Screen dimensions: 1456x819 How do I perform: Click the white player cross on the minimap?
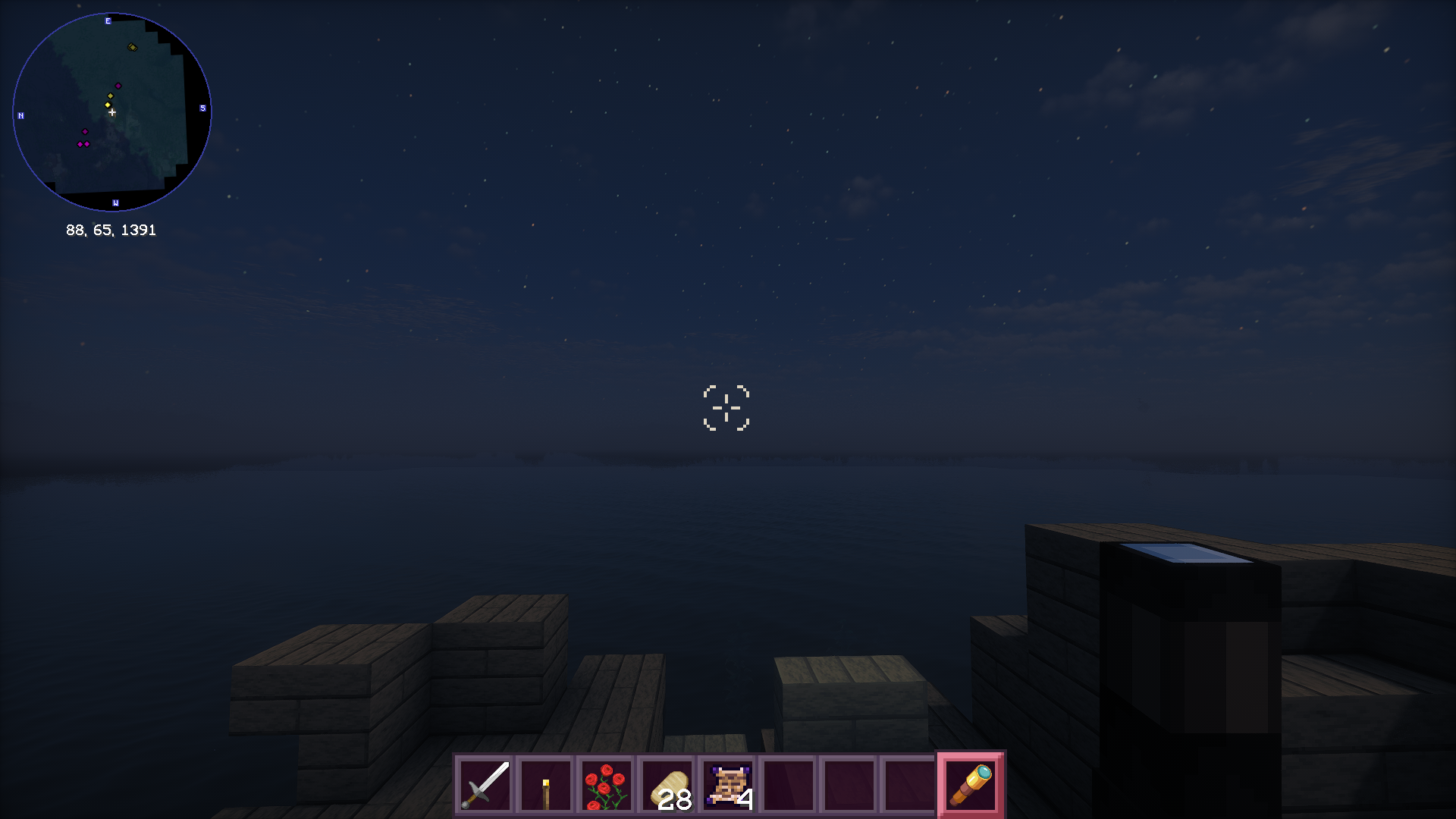pos(112,112)
